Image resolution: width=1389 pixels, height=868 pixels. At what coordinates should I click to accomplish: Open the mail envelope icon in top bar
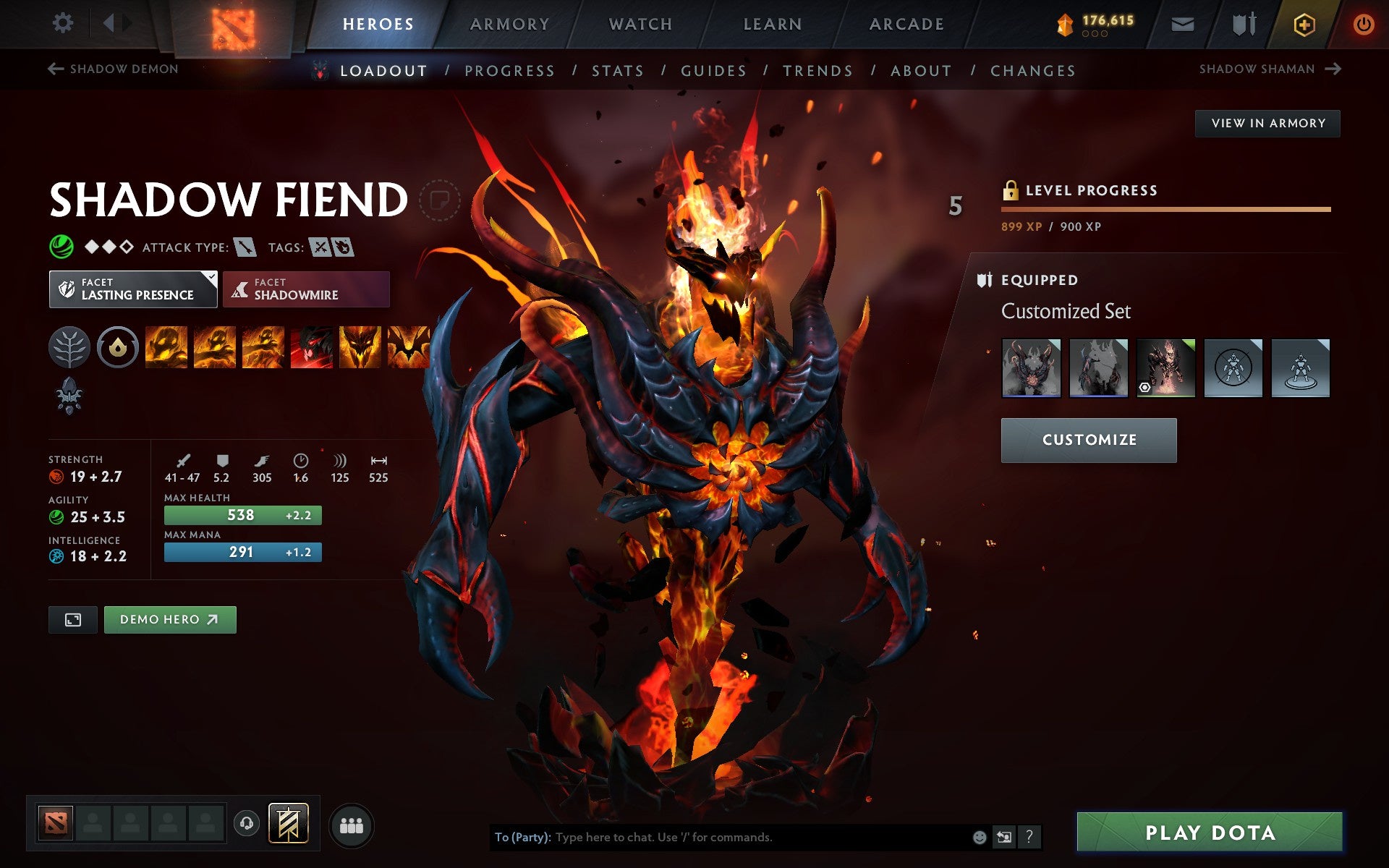1181,22
